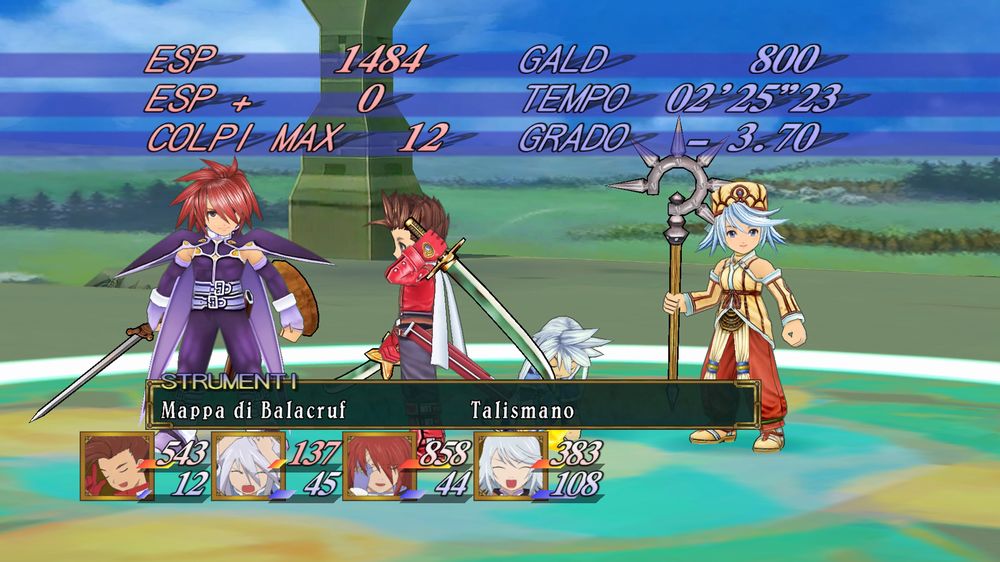The image size is (1000, 562).
Task: Pick the silver-haired portrait beside 137 HP
Action: (x=246, y=466)
